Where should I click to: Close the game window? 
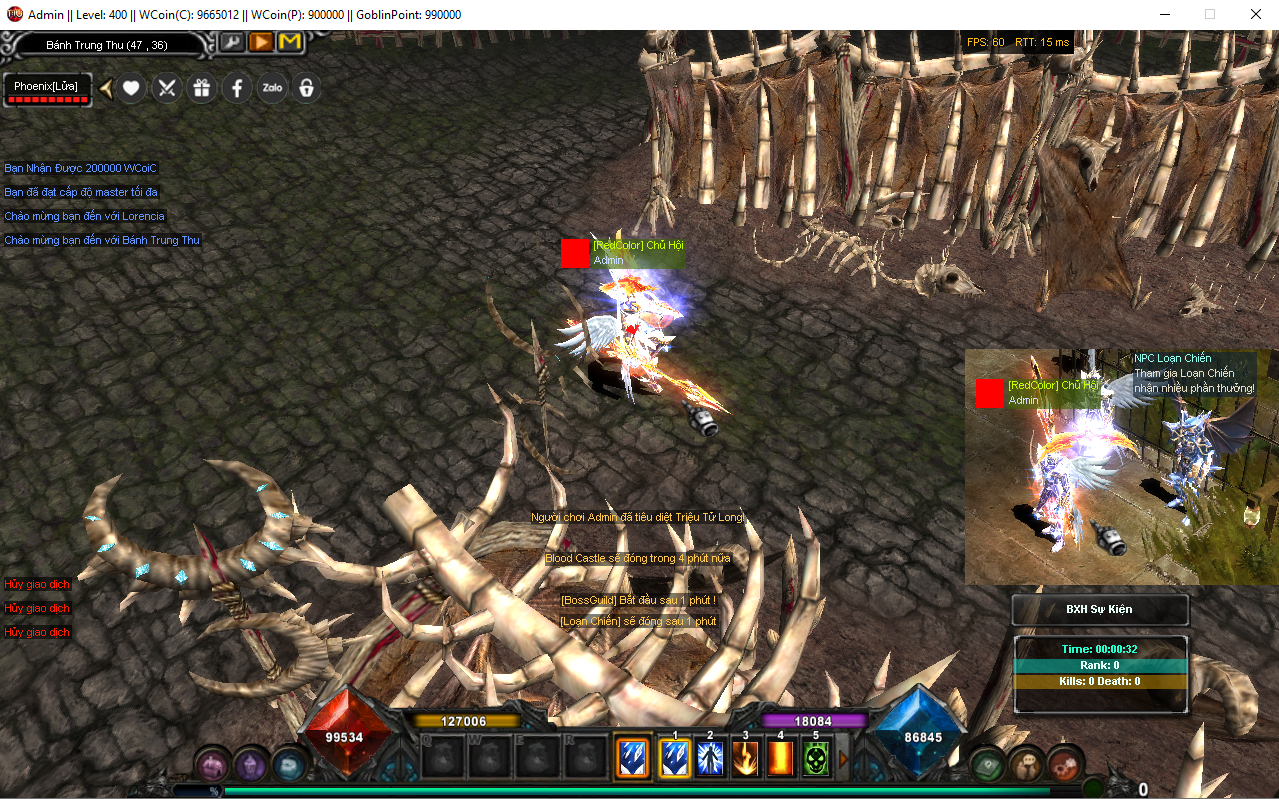(x=1255, y=15)
